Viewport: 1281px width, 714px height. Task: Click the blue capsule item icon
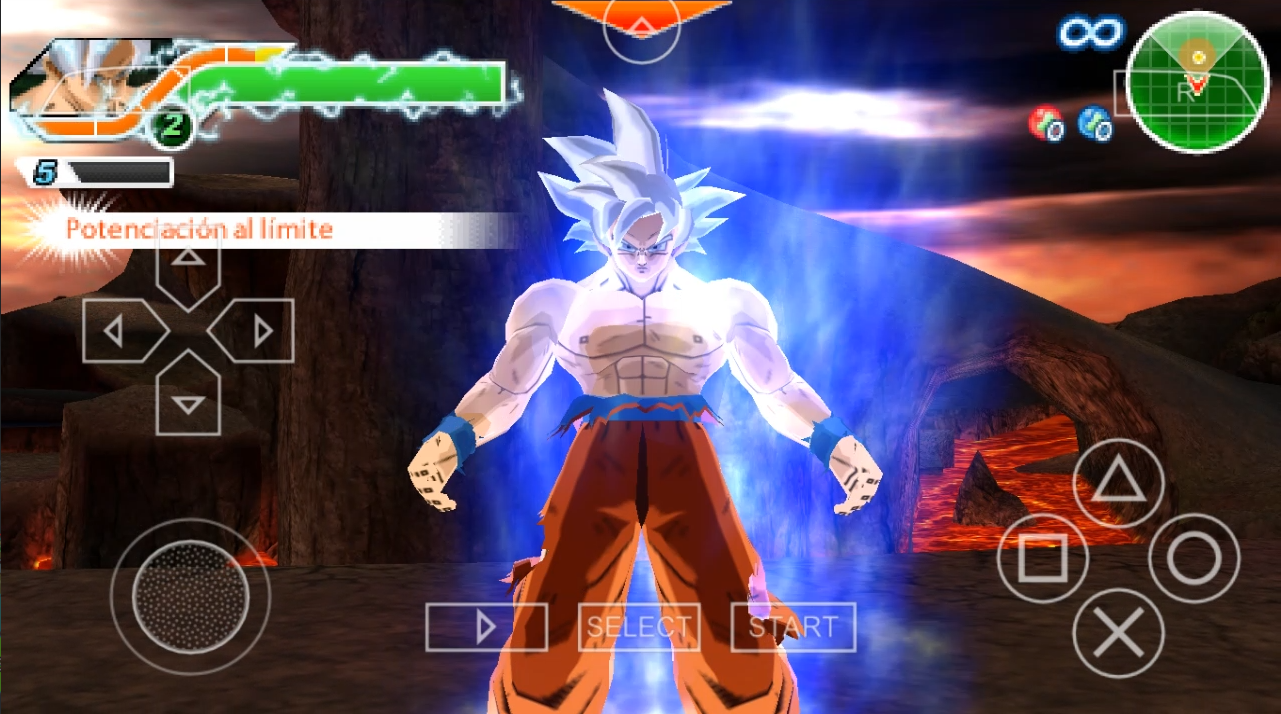(1095, 123)
